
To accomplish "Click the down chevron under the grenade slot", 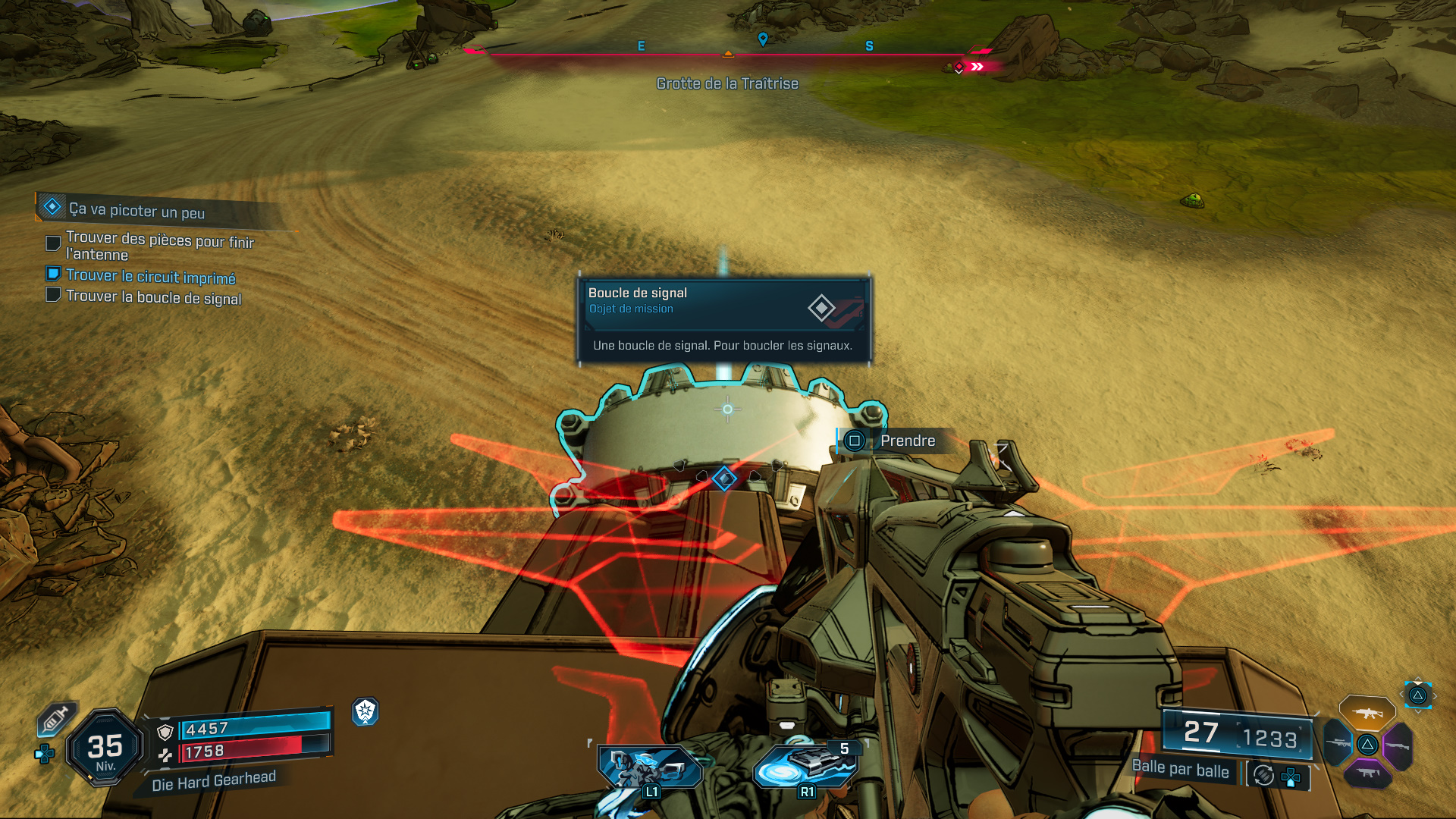I will (x=1419, y=713).
